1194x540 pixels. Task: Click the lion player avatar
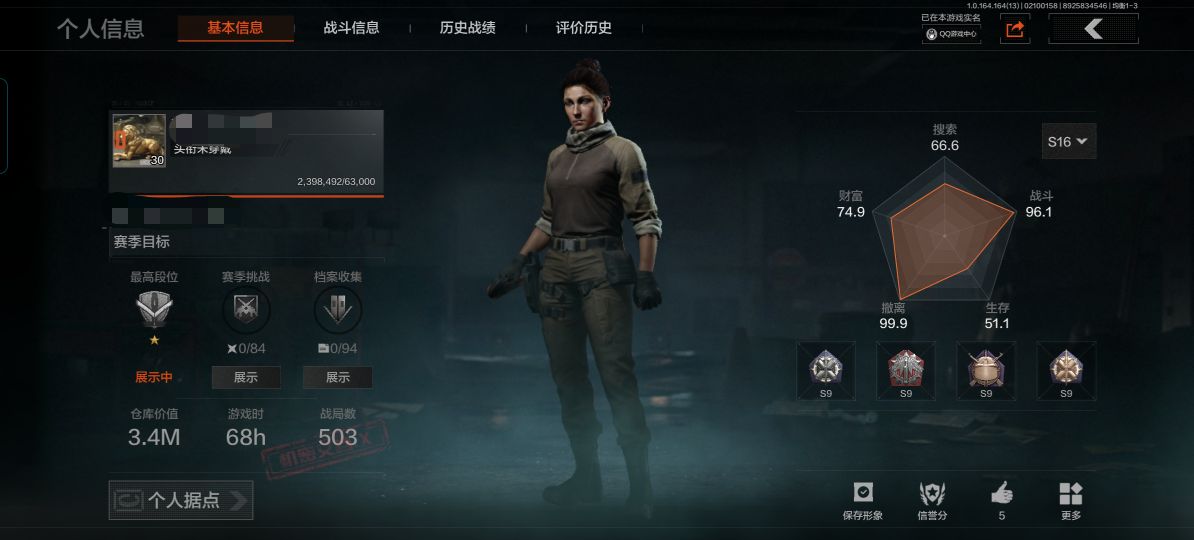point(139,141)
